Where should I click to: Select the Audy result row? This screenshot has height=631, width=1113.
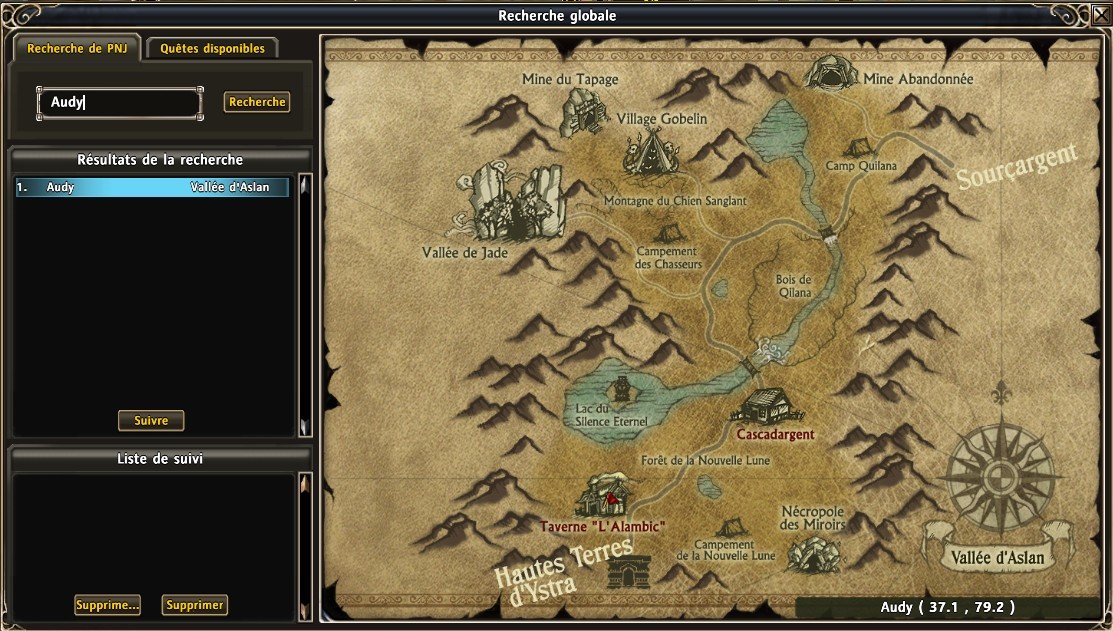coord(152,187)
